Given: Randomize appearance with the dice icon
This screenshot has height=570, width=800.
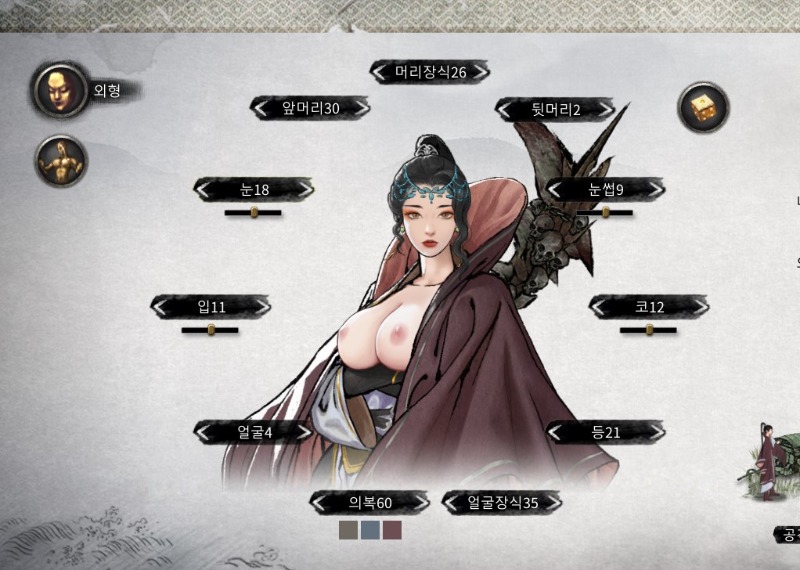Looking at the screenshot, I should [704, 107].
